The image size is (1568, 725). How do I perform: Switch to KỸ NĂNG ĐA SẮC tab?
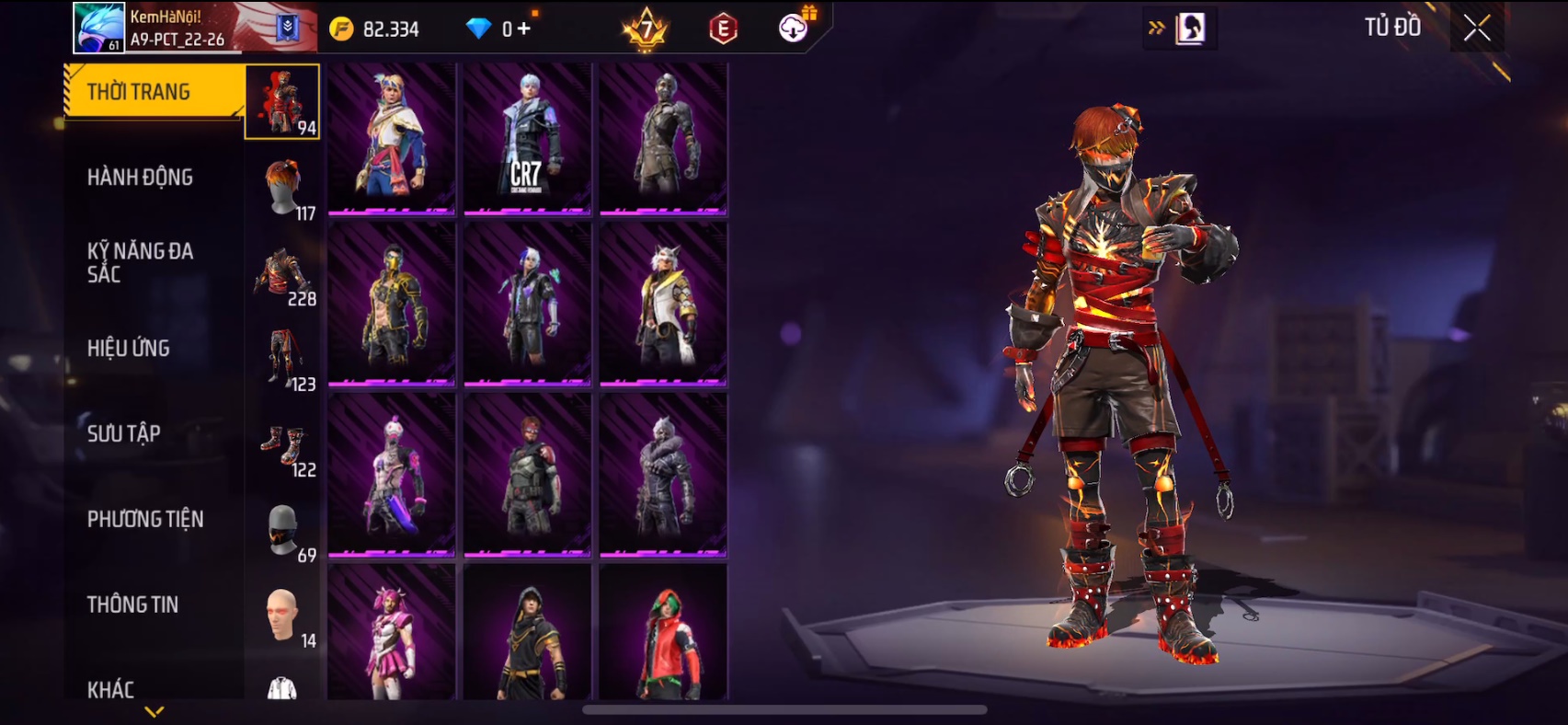point(140,262)
